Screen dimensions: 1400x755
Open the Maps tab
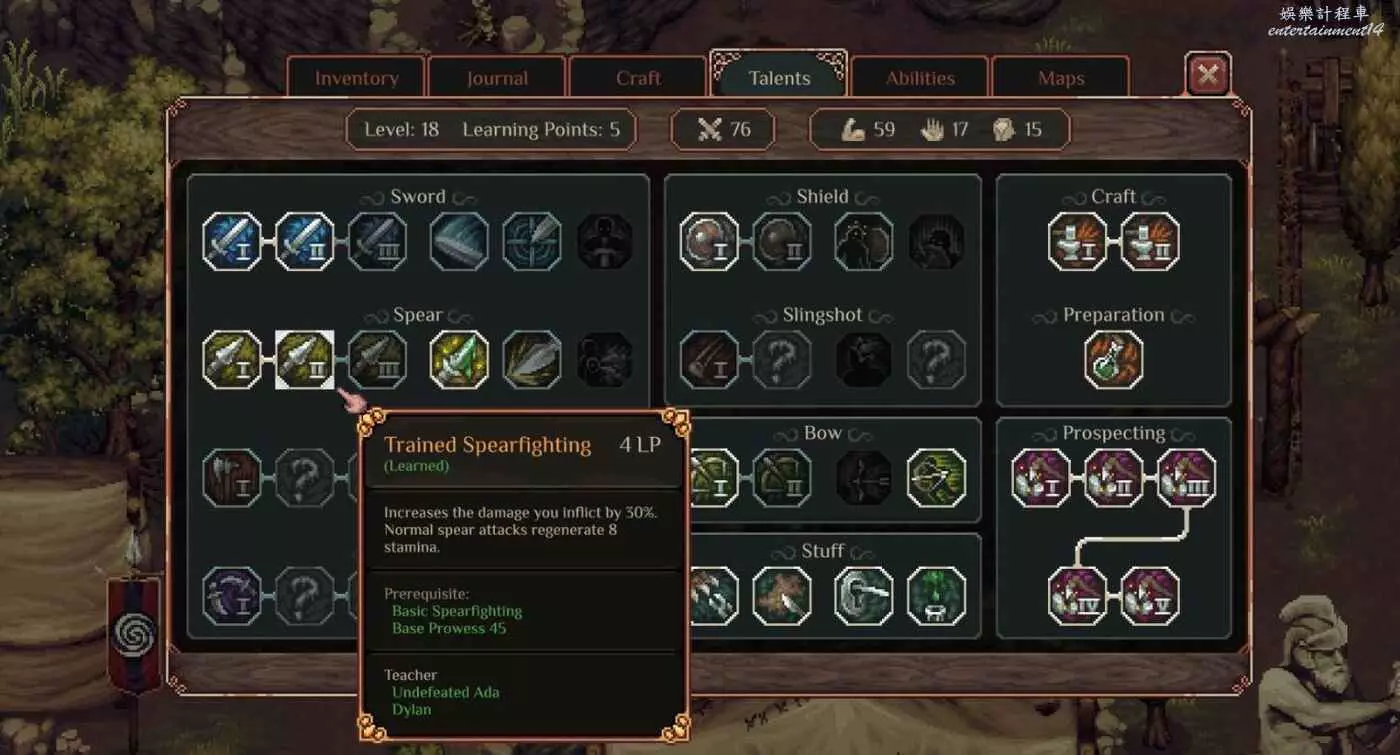1061,78
